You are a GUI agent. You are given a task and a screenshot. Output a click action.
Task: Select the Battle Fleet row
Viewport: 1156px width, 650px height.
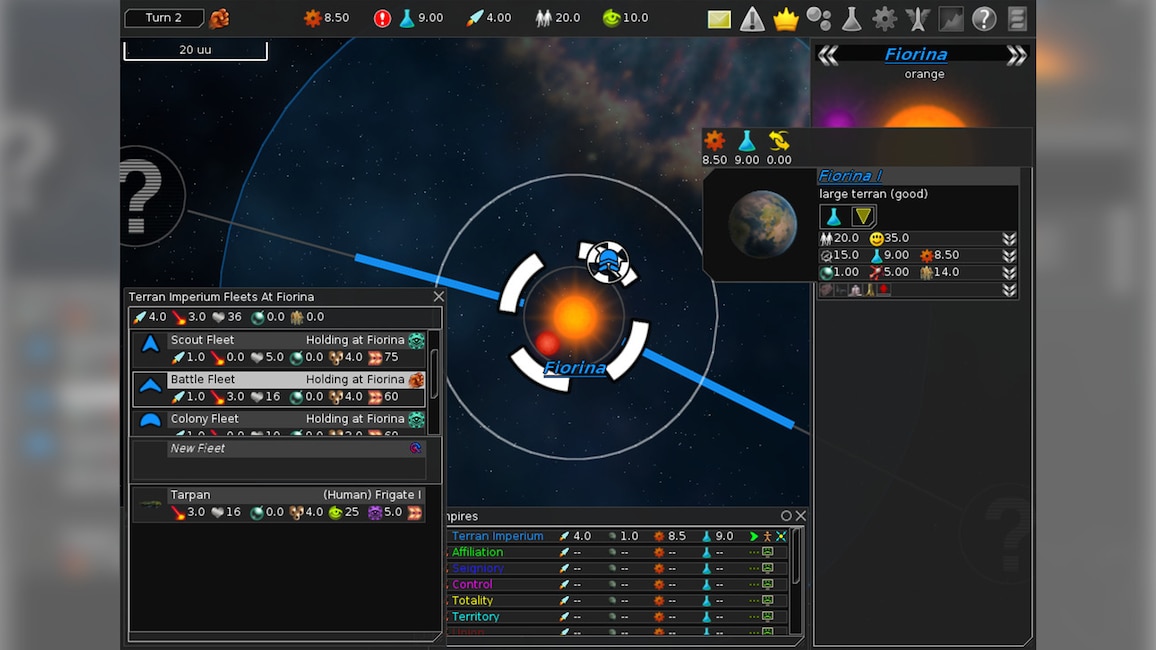click(x=280, y=388)
